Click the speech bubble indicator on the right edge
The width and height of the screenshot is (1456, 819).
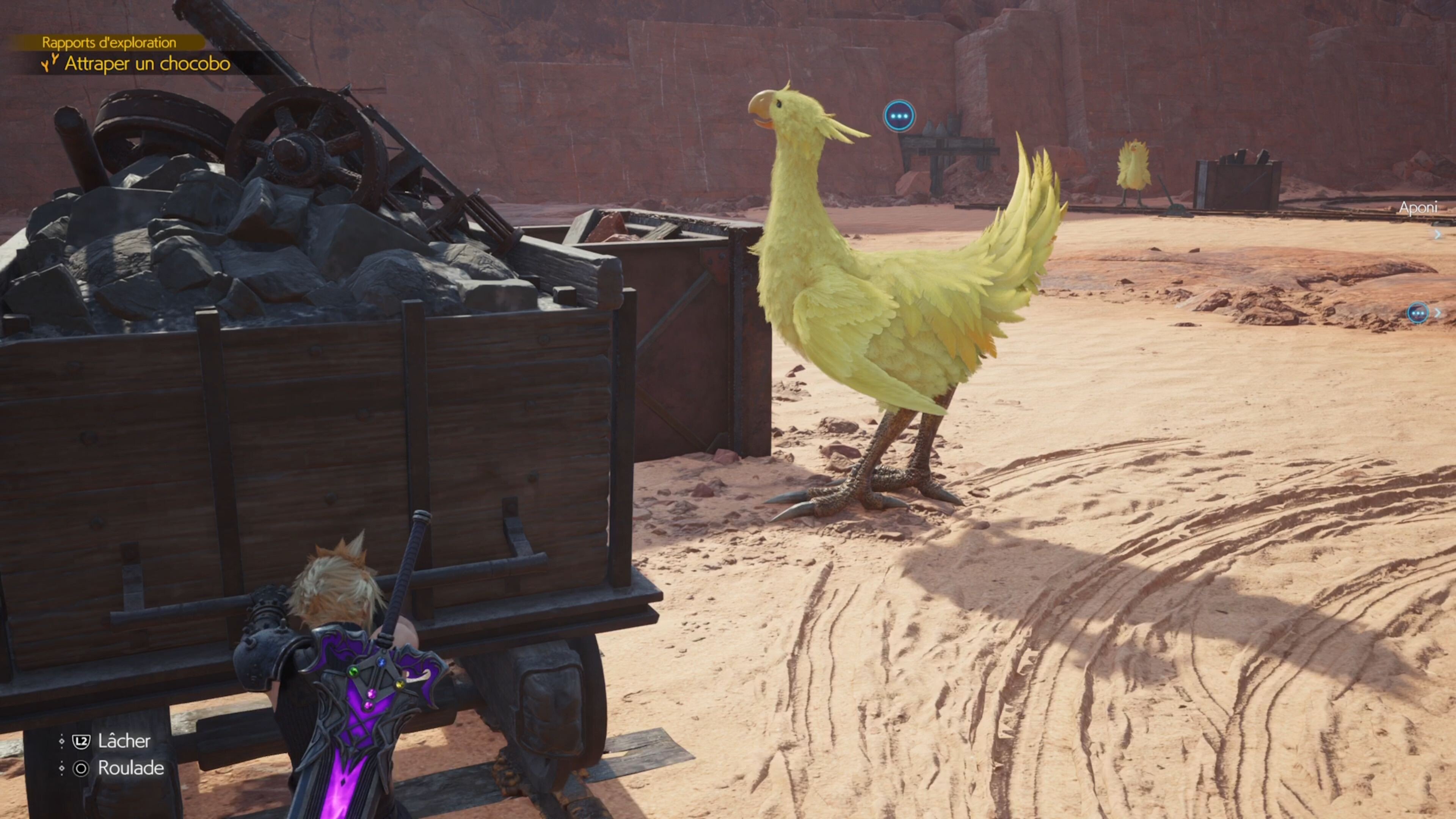click(x=1418, y=313)
